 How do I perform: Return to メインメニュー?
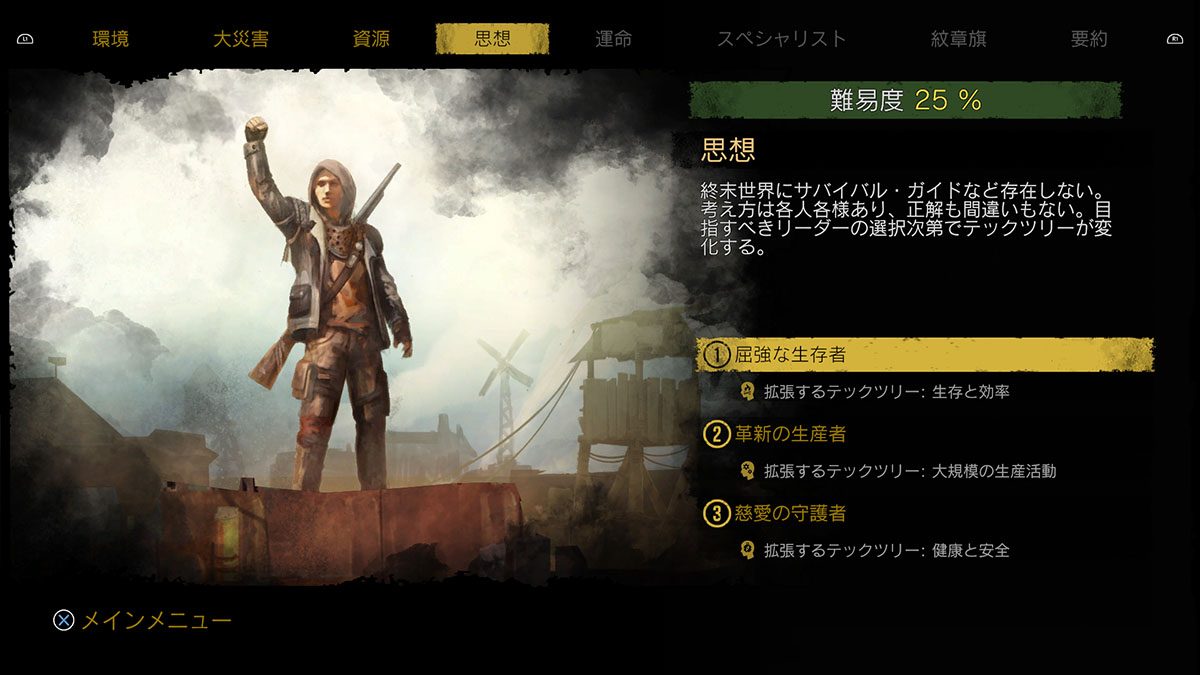coord(142,621)
